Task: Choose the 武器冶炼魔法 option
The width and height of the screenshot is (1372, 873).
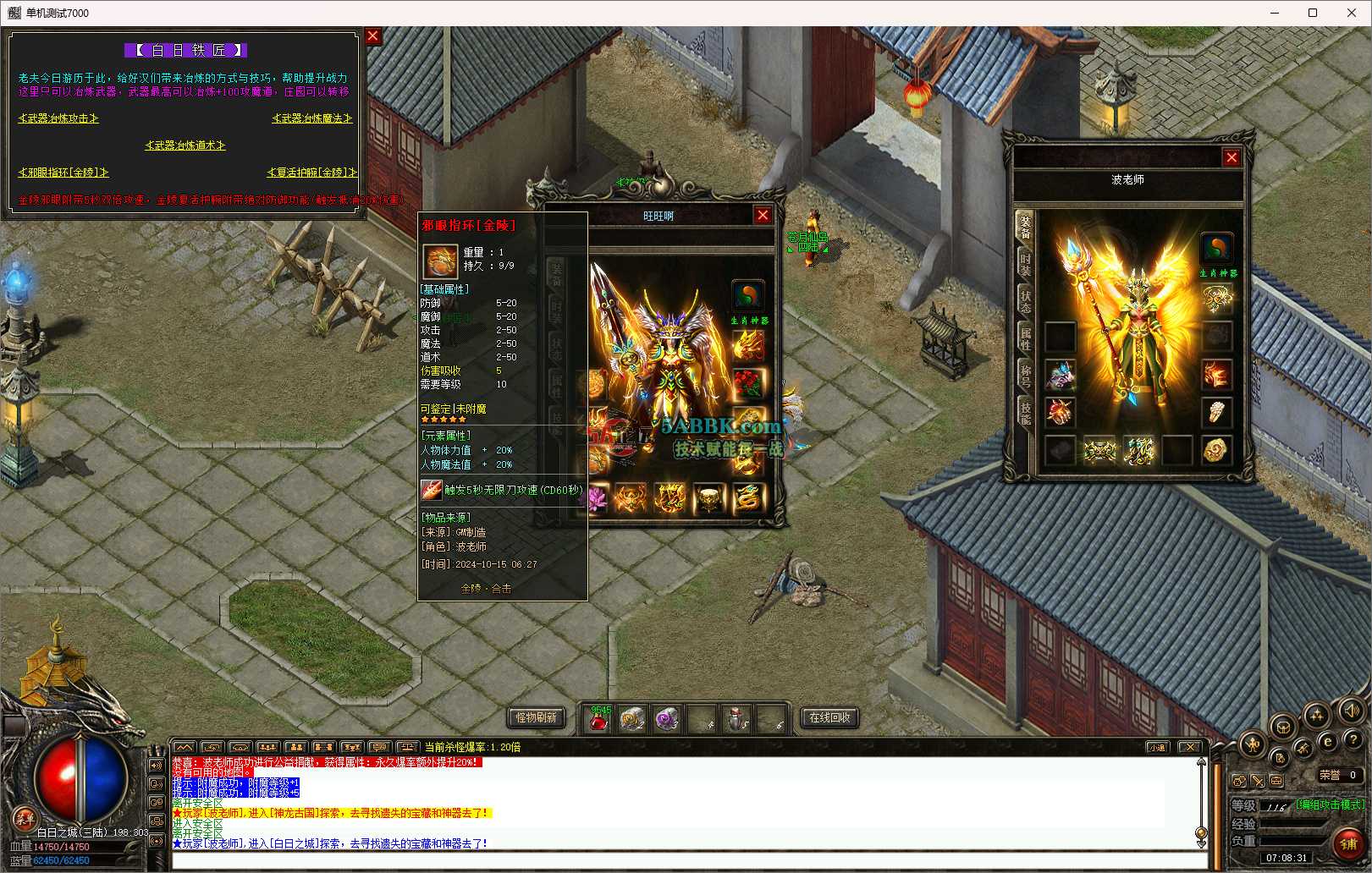Action: 311,118
